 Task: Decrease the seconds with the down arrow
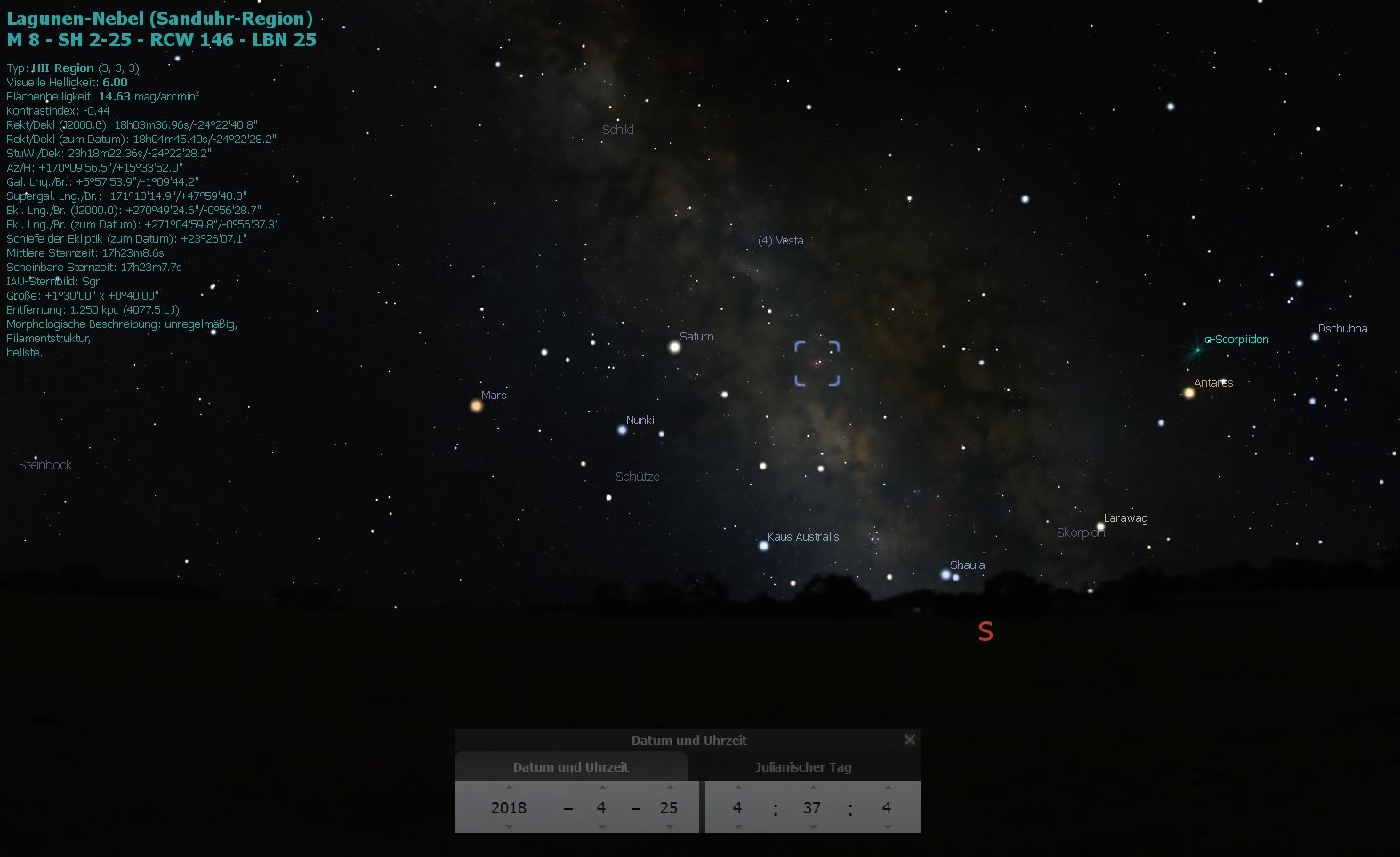tap(887, 828)
